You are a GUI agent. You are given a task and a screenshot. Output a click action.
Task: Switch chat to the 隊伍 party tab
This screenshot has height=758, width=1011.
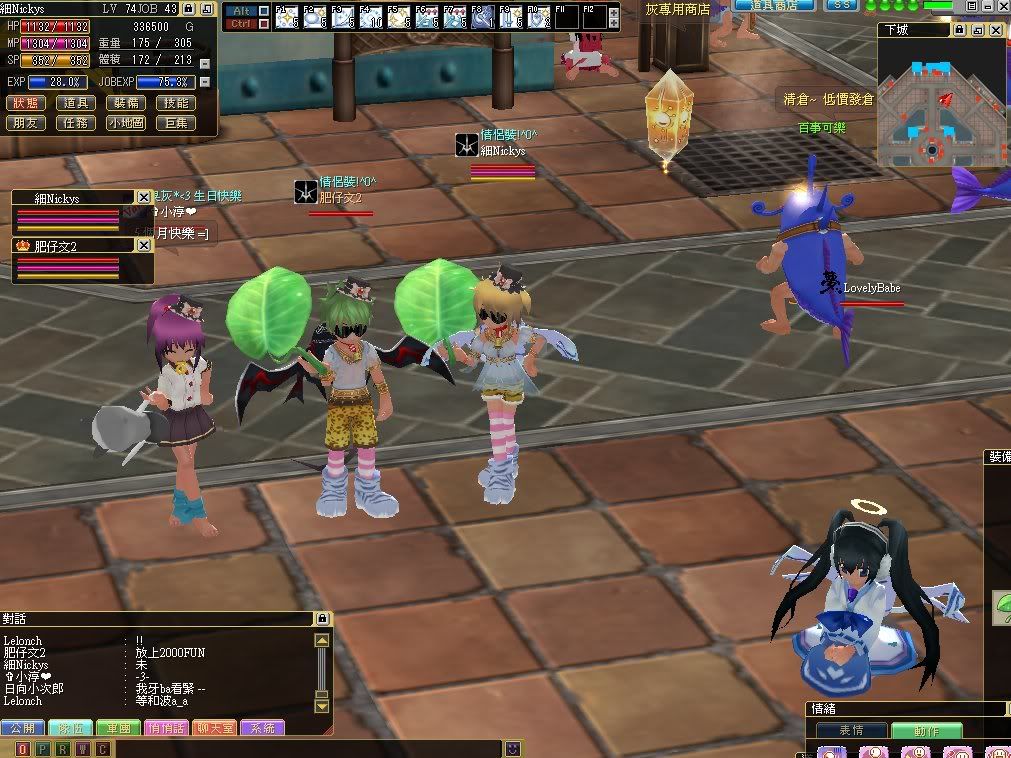70,728
